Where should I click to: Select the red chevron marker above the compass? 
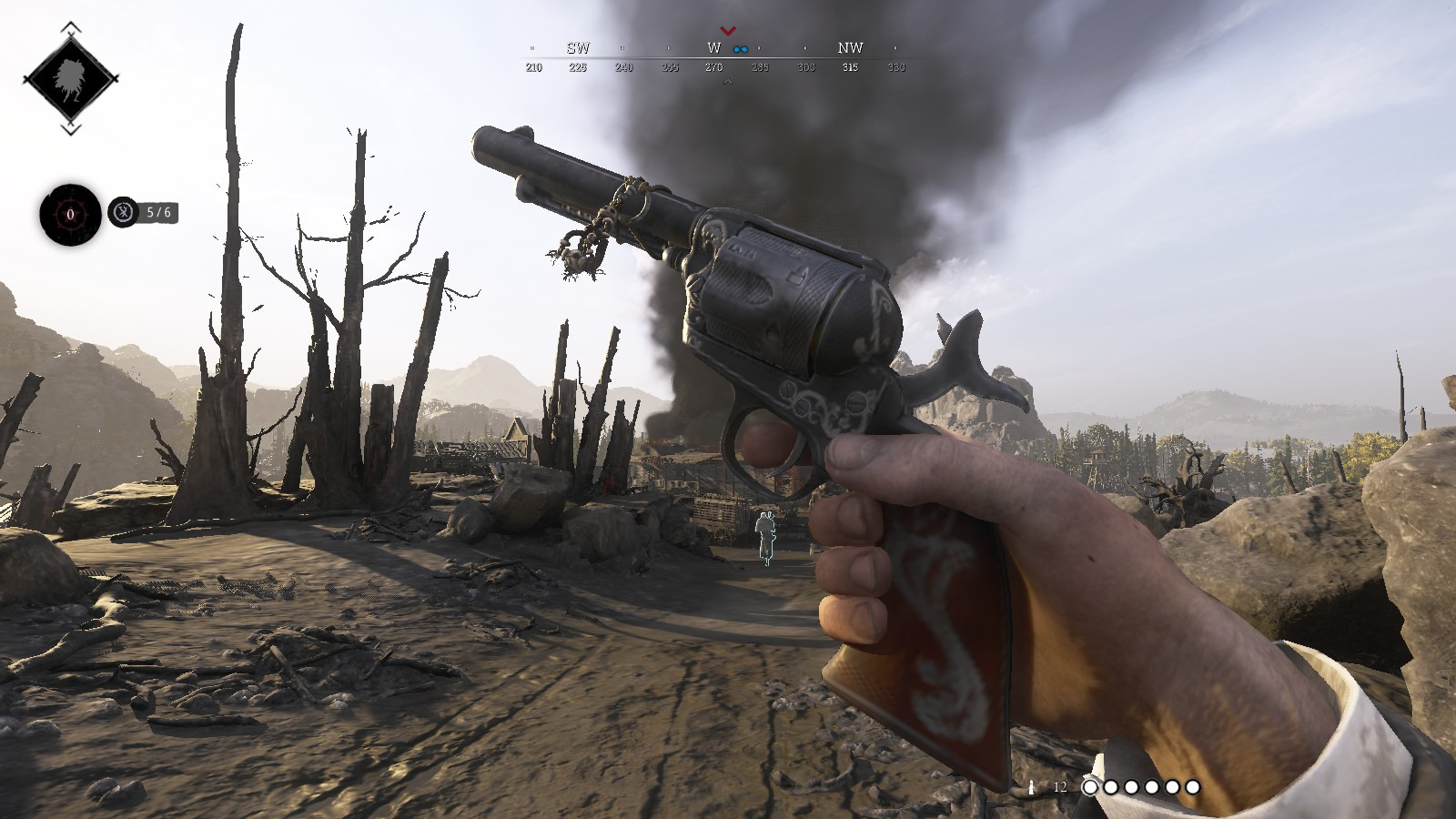point(727,32)
